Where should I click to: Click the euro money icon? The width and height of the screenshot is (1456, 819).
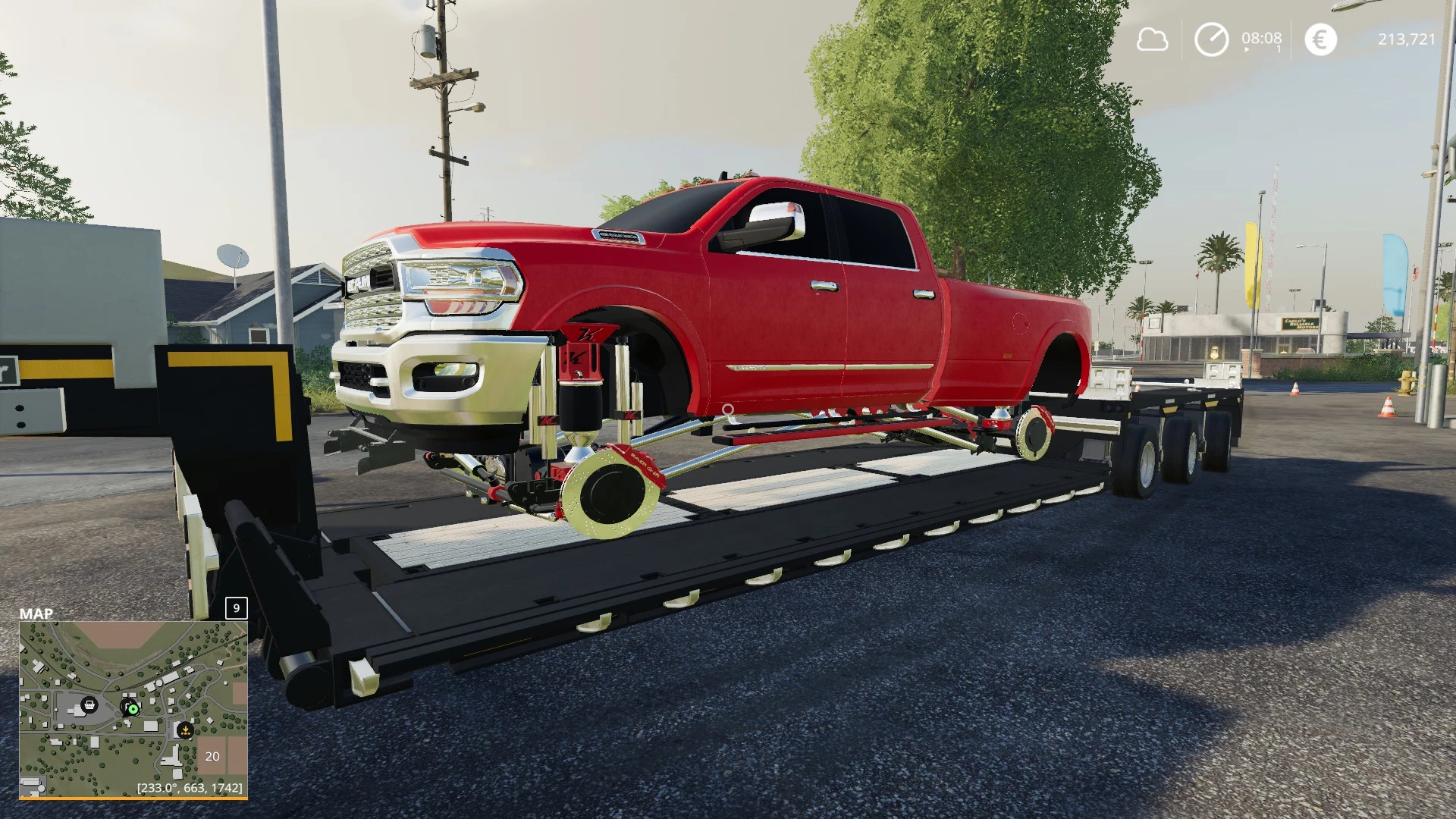pos(1320,39)
